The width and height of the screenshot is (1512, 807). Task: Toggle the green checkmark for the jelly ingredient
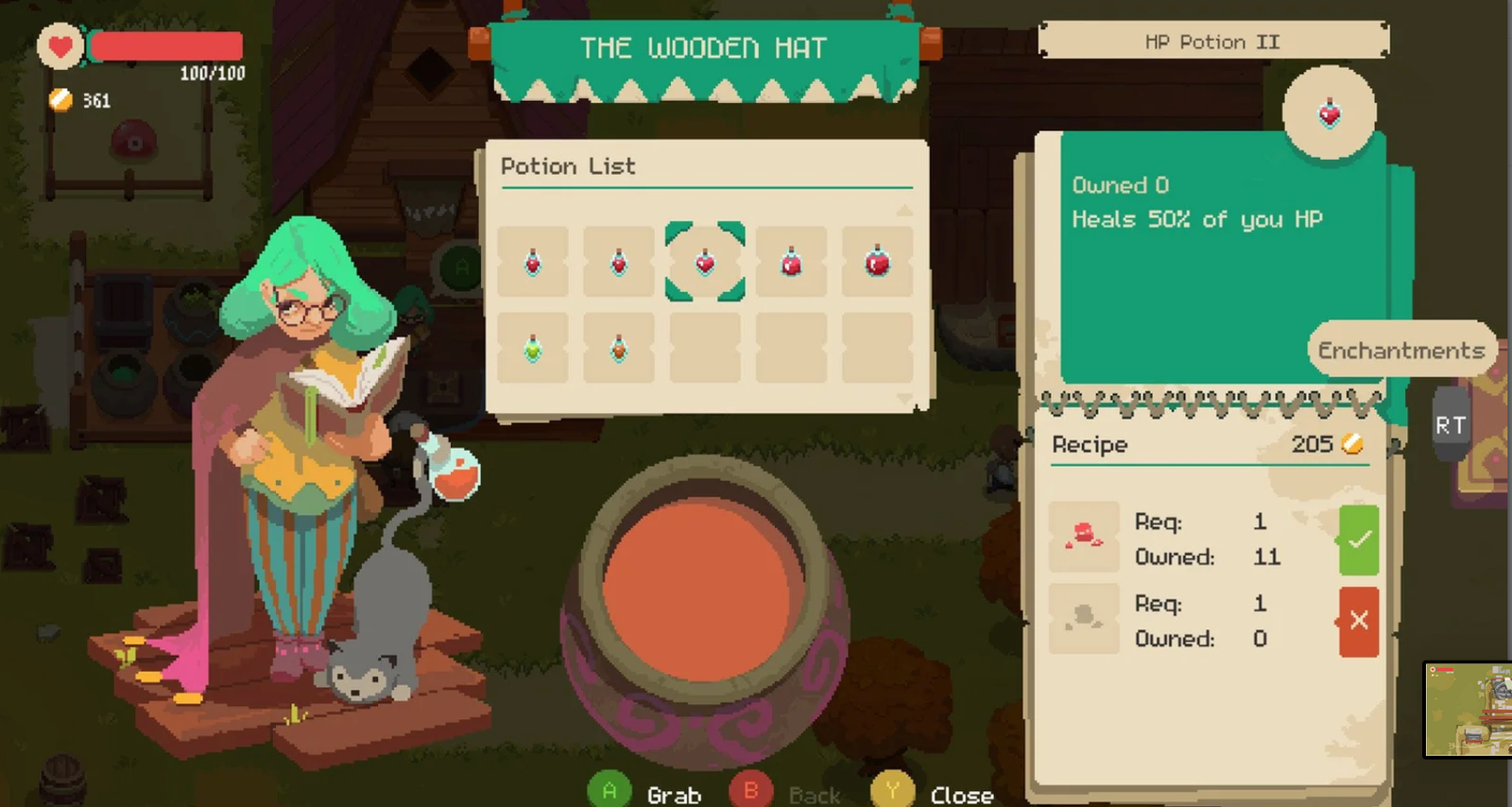pyautogui.click(x=1359, y=540)
